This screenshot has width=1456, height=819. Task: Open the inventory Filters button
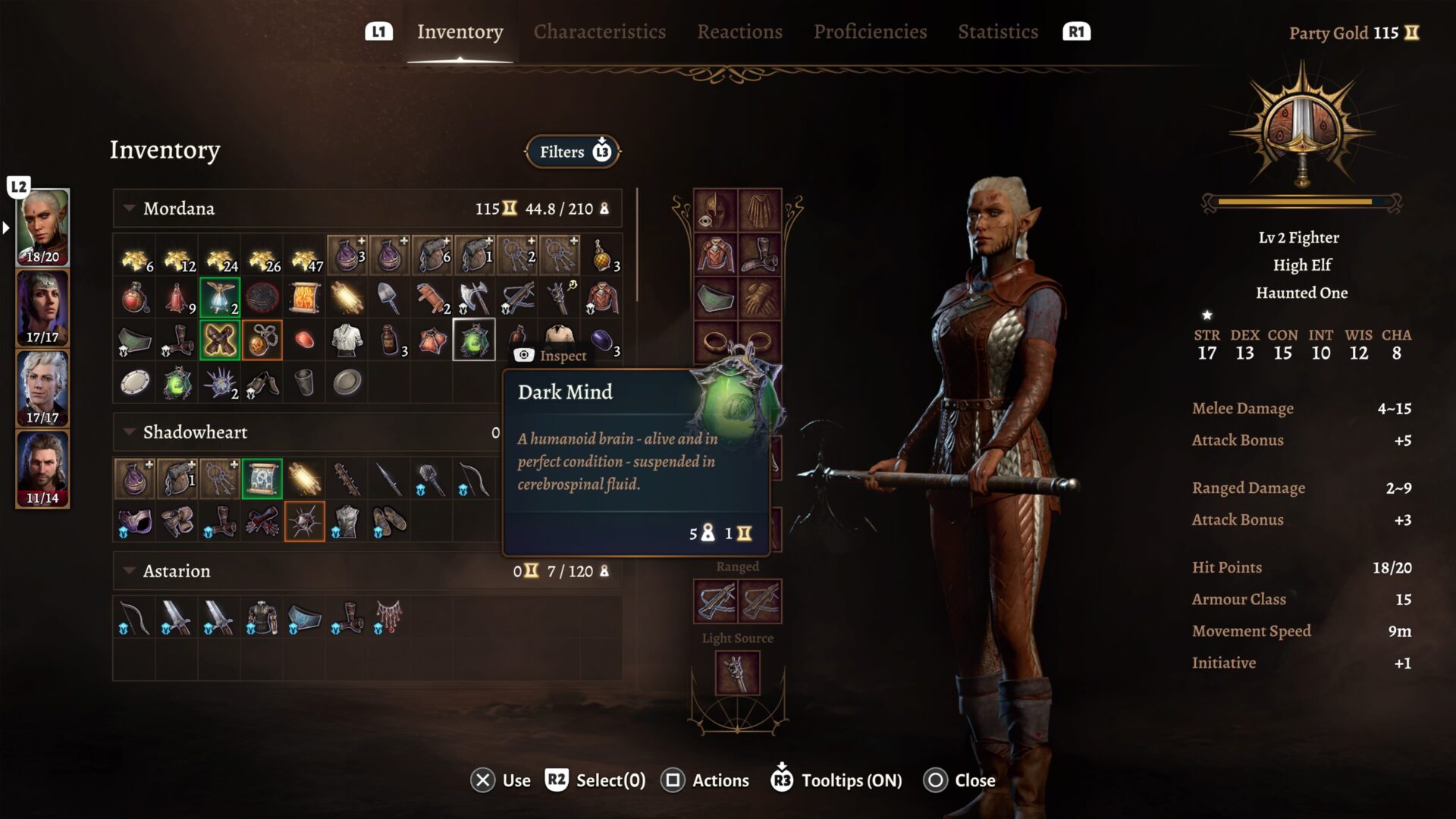click(x=573, y=152)
